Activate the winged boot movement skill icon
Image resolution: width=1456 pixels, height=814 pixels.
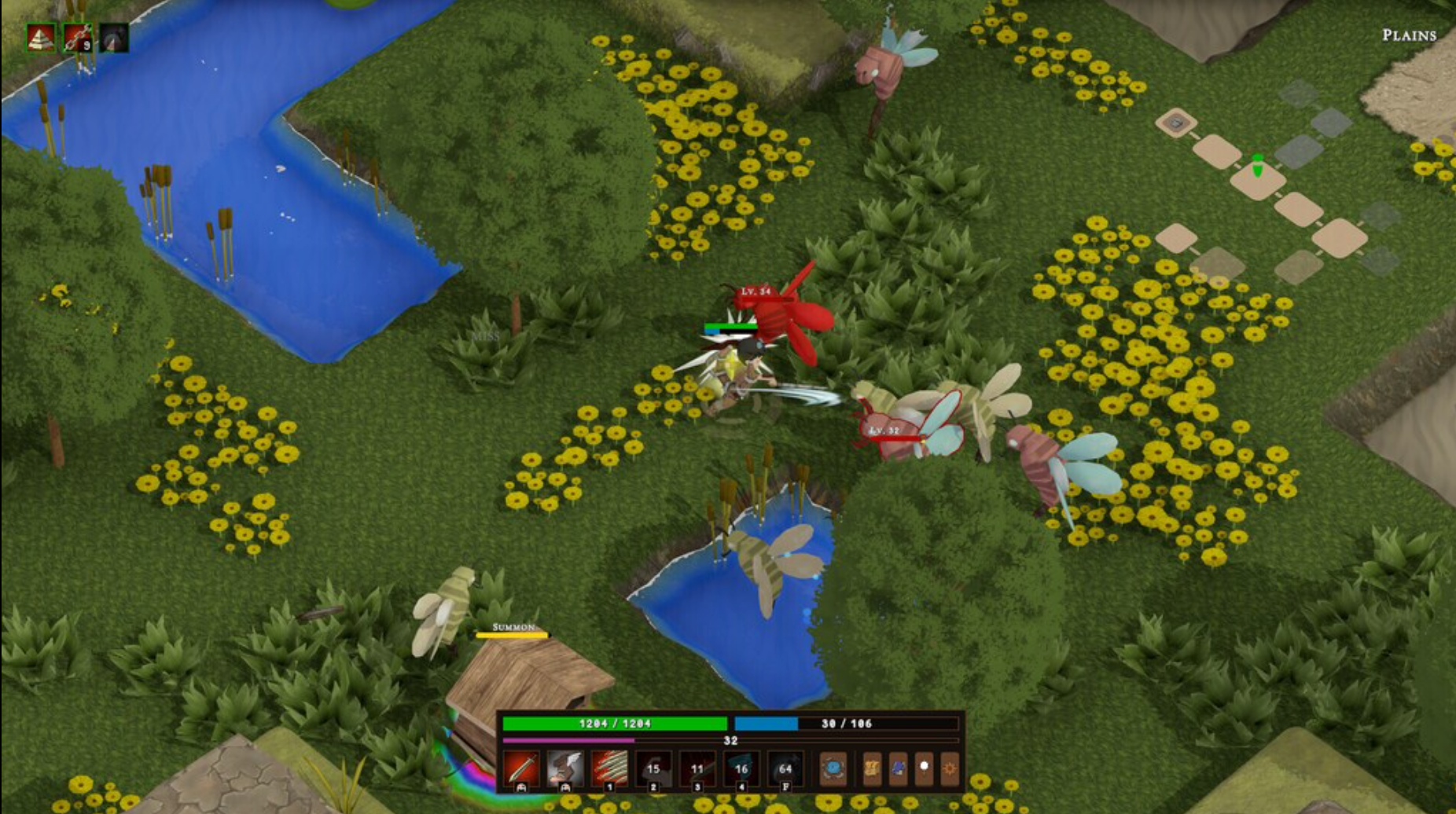click(564, 769)
